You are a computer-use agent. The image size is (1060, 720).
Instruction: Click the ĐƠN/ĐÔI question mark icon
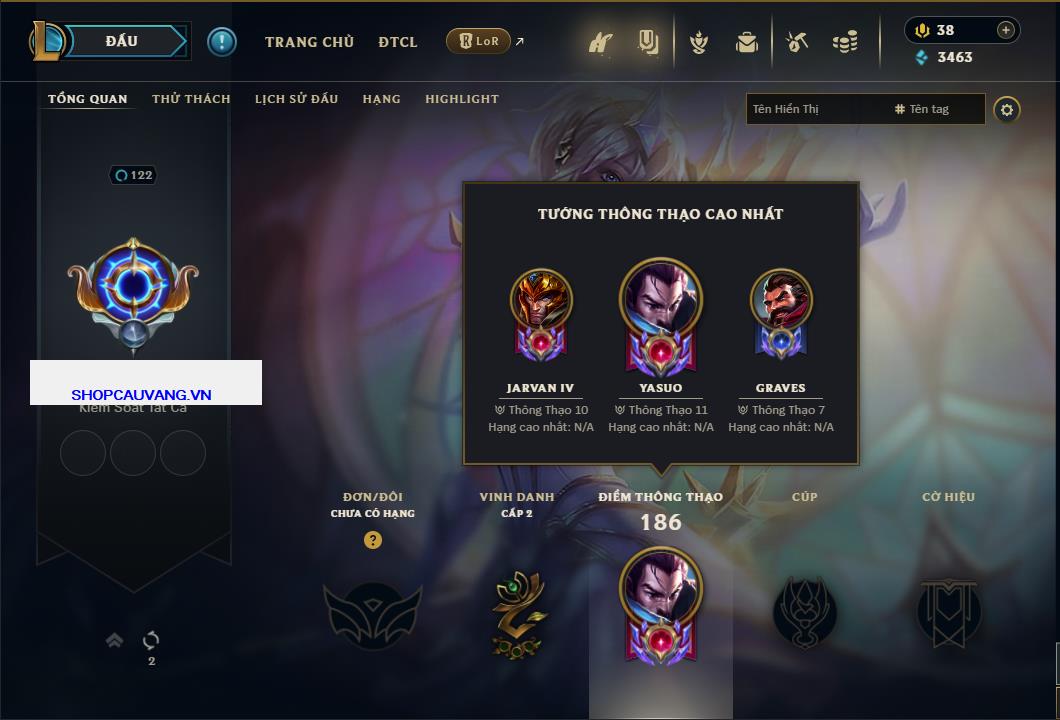click(373, 540)
